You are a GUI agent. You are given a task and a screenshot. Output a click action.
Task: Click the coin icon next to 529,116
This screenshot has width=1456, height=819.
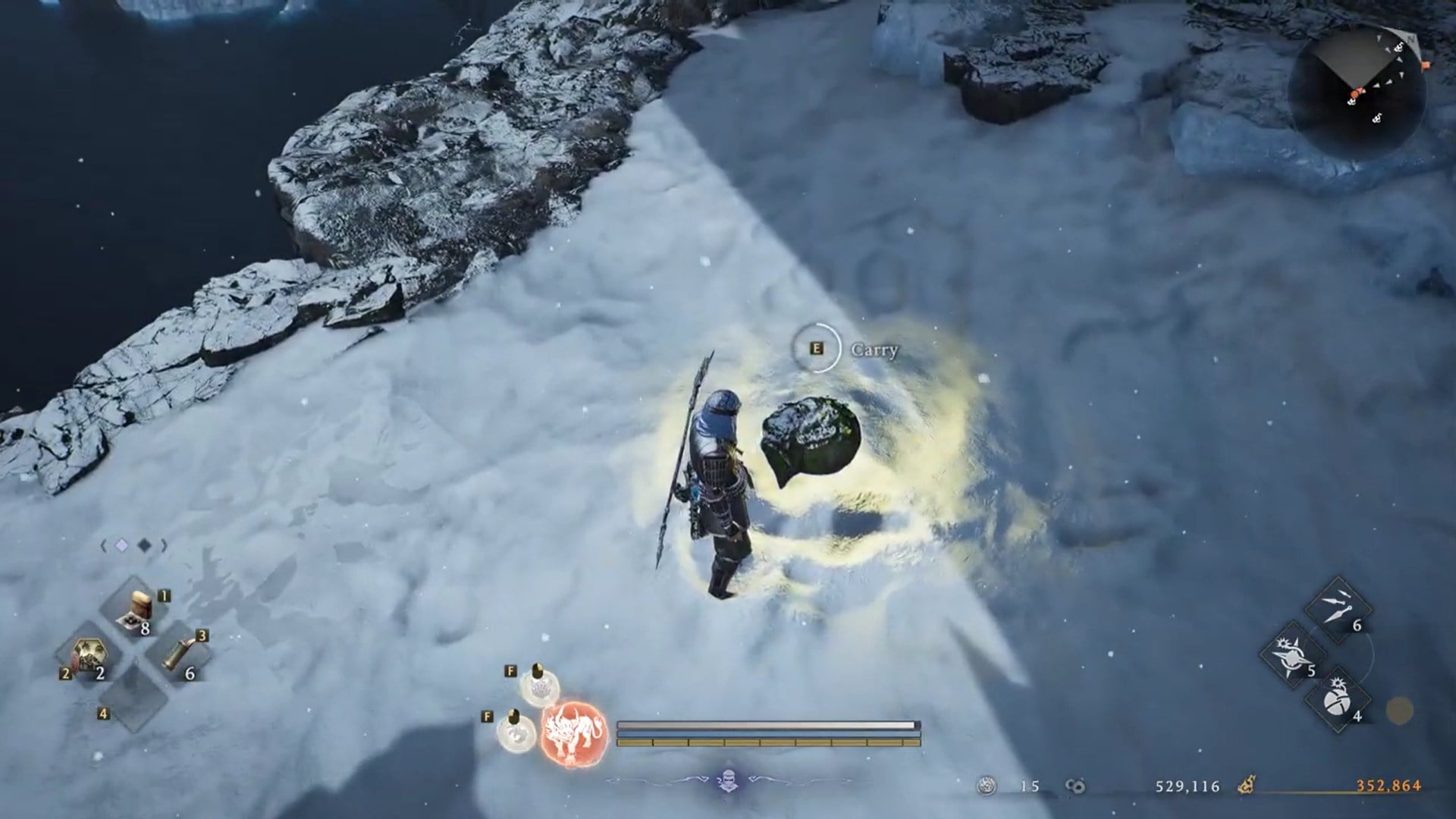pos(1075,784)
